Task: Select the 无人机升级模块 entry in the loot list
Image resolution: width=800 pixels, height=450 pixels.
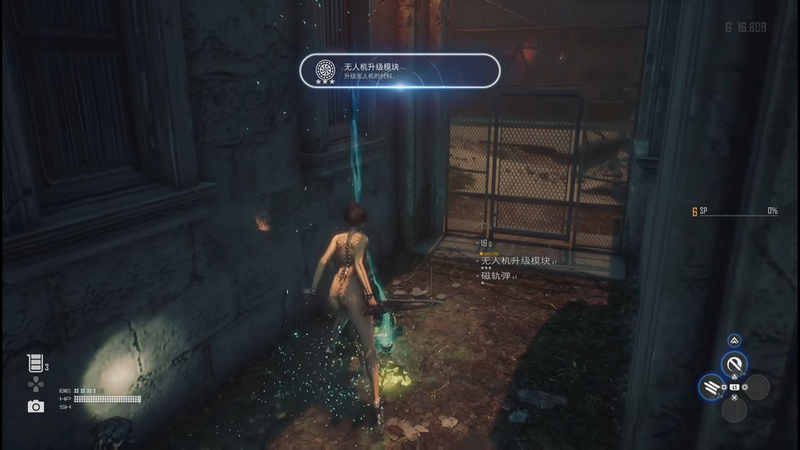Action: click(x=514, y=260)
